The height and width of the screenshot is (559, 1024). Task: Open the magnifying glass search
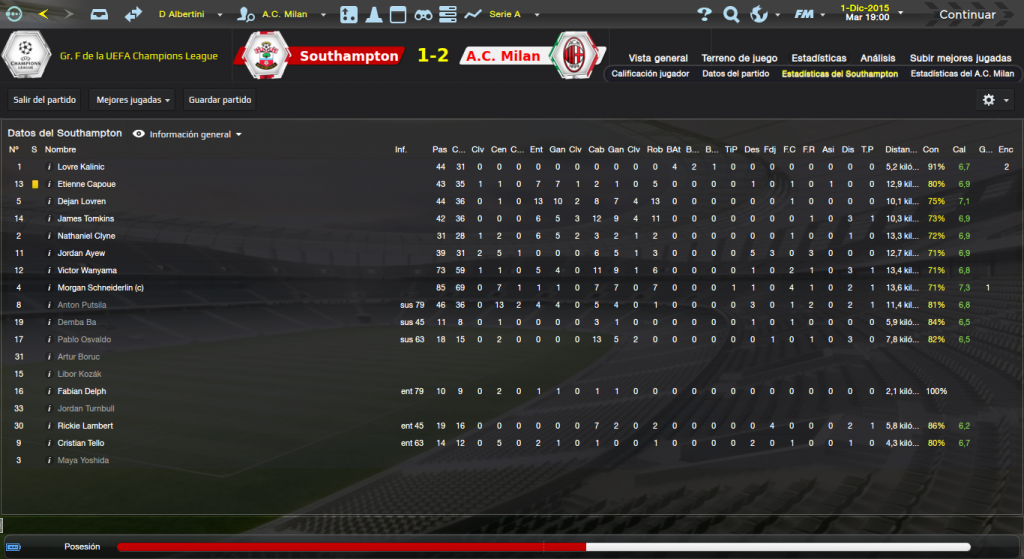(731, 15)
